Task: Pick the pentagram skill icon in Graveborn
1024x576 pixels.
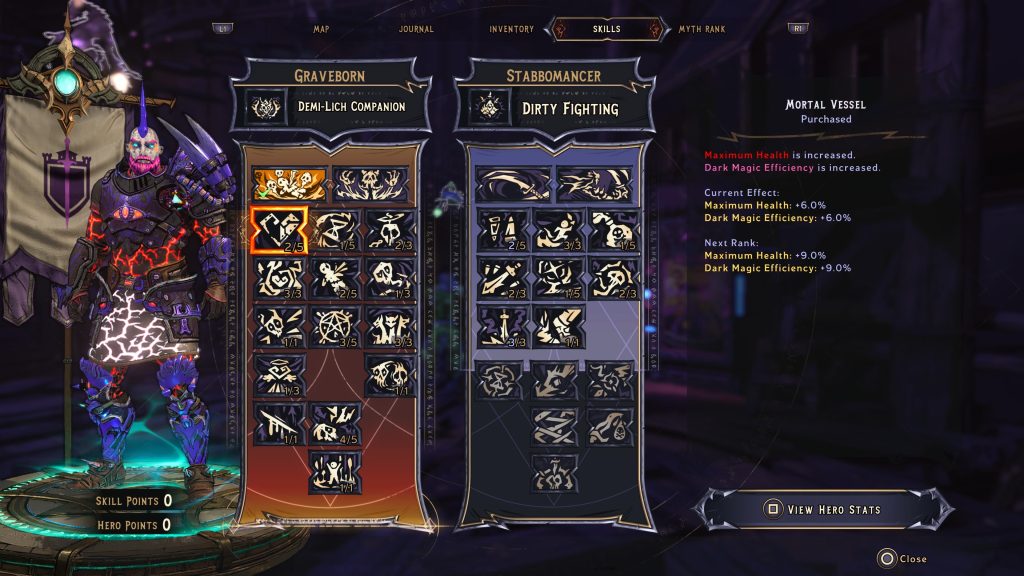Action: pyautogui.click(x=334, y=325)
